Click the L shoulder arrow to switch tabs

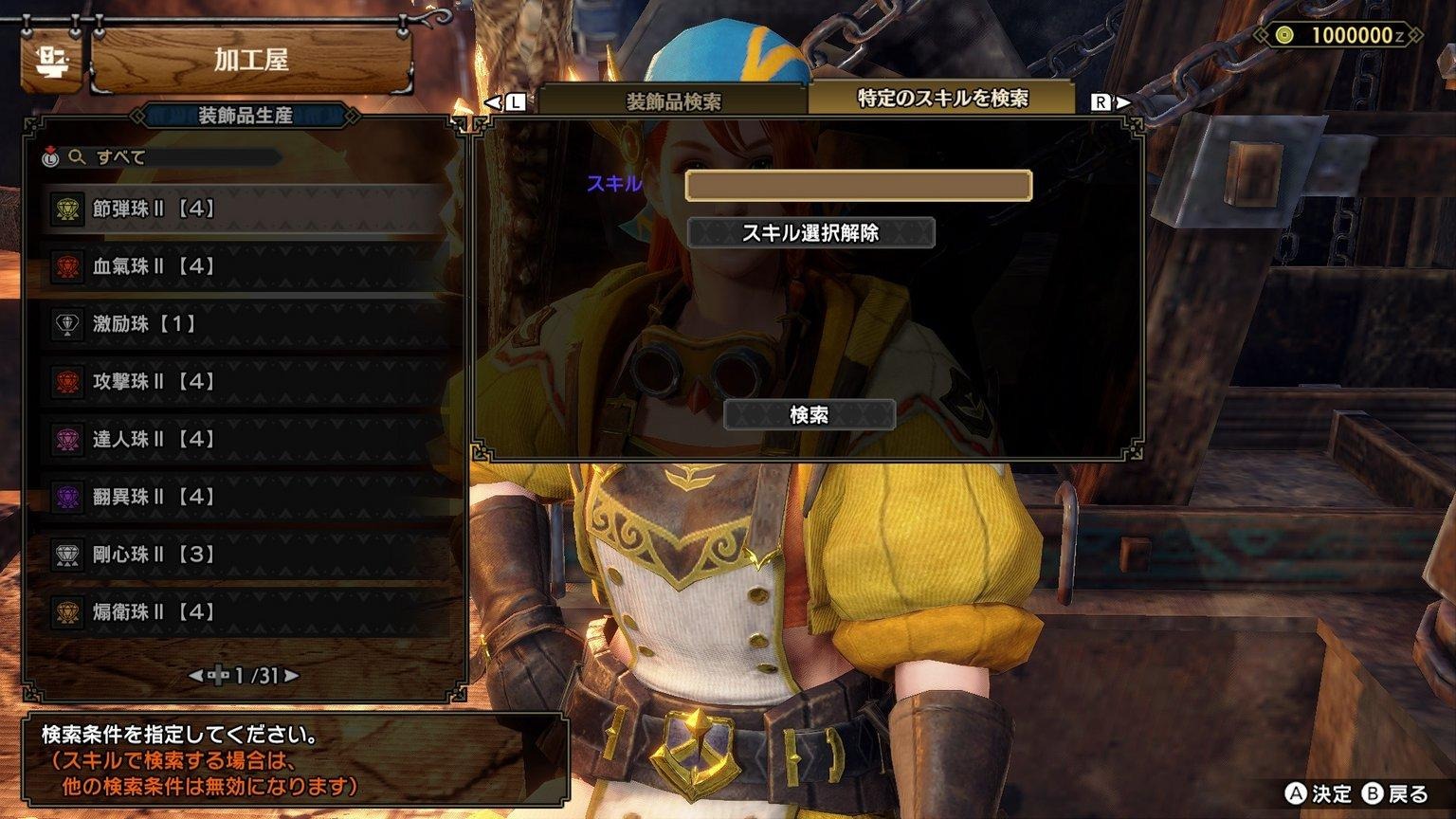point(500,99)
